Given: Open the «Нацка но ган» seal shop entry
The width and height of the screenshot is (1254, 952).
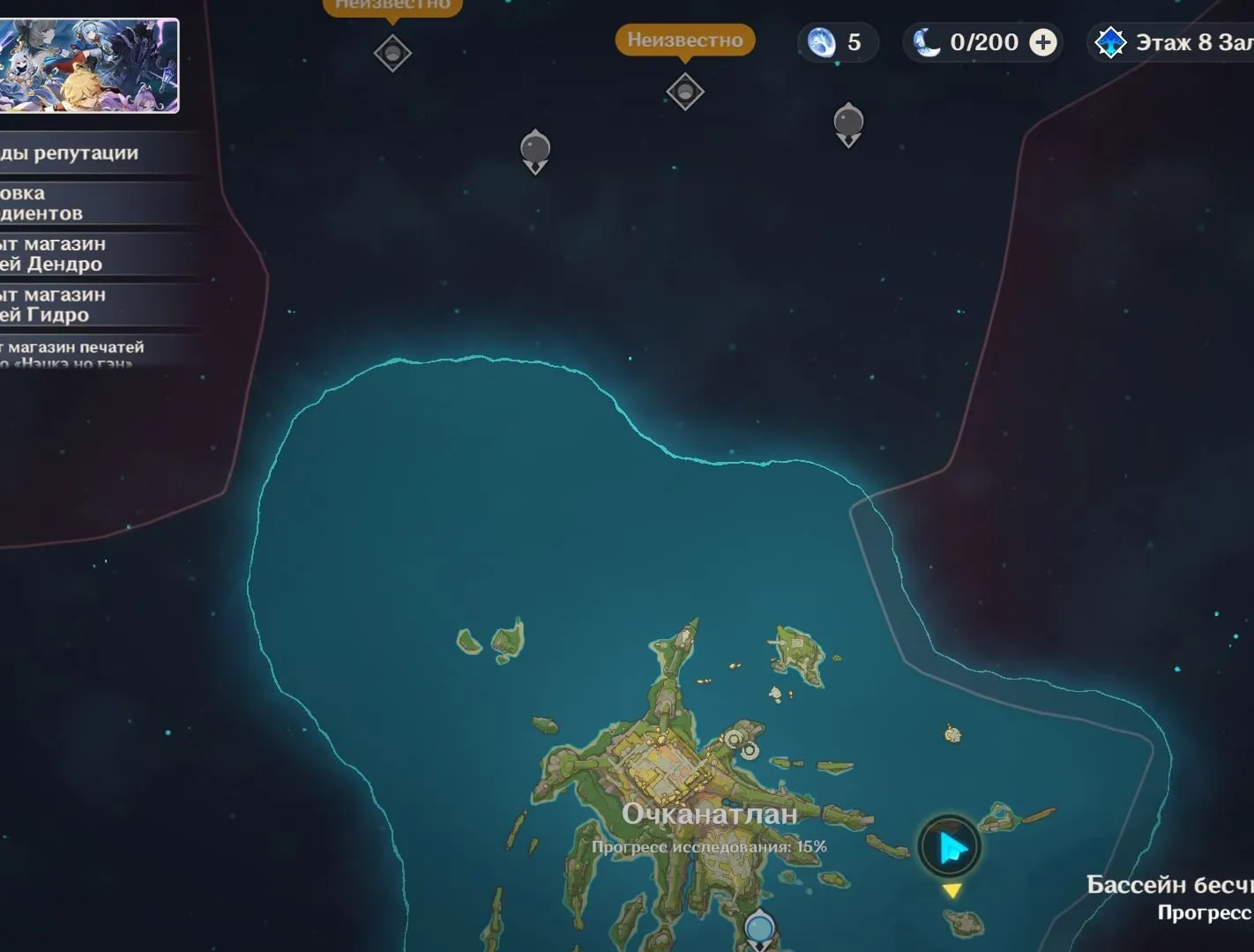Looking at the screenshot, I should point(71,353).
